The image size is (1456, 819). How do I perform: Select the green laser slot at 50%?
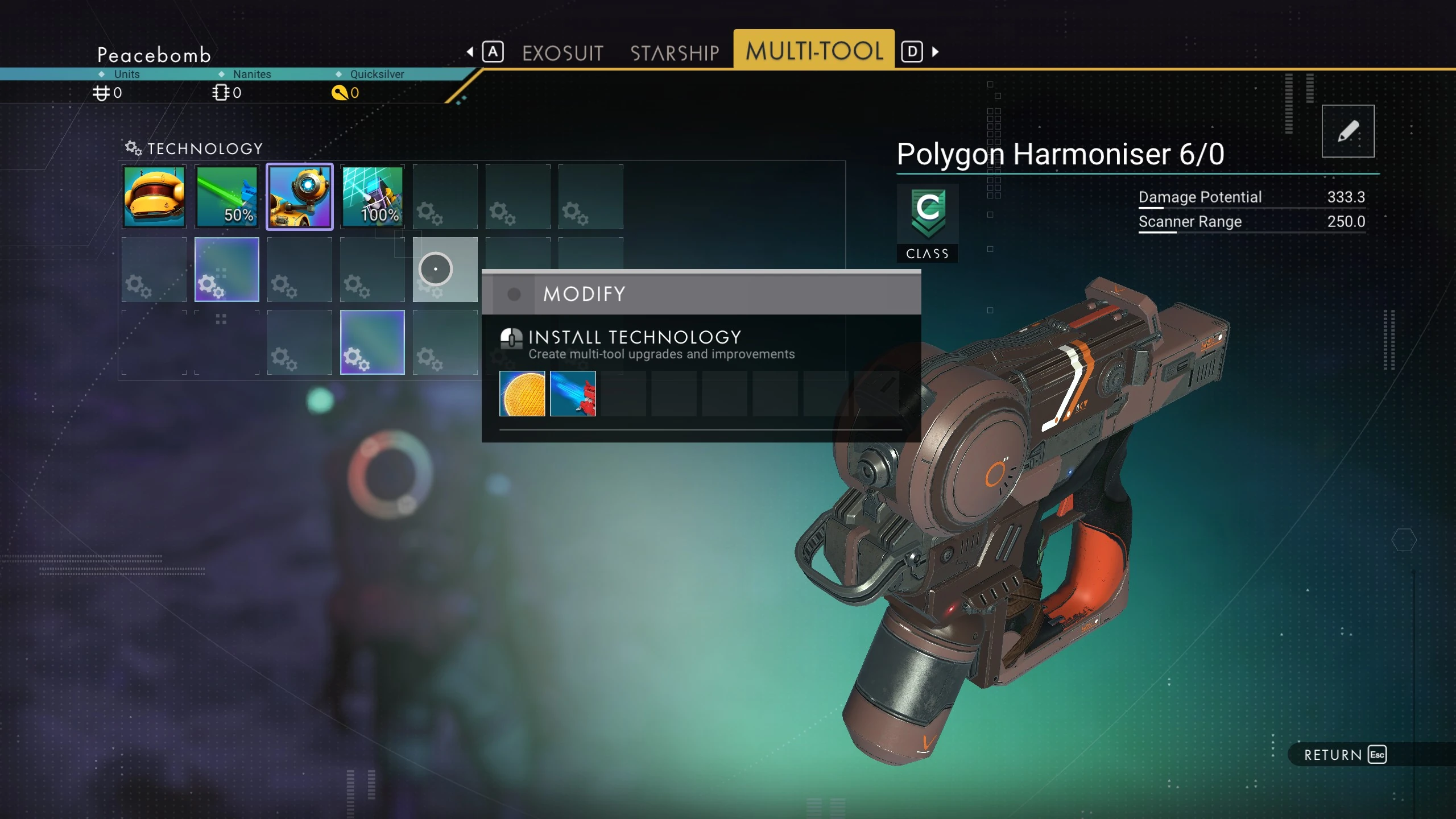(227, 197)
